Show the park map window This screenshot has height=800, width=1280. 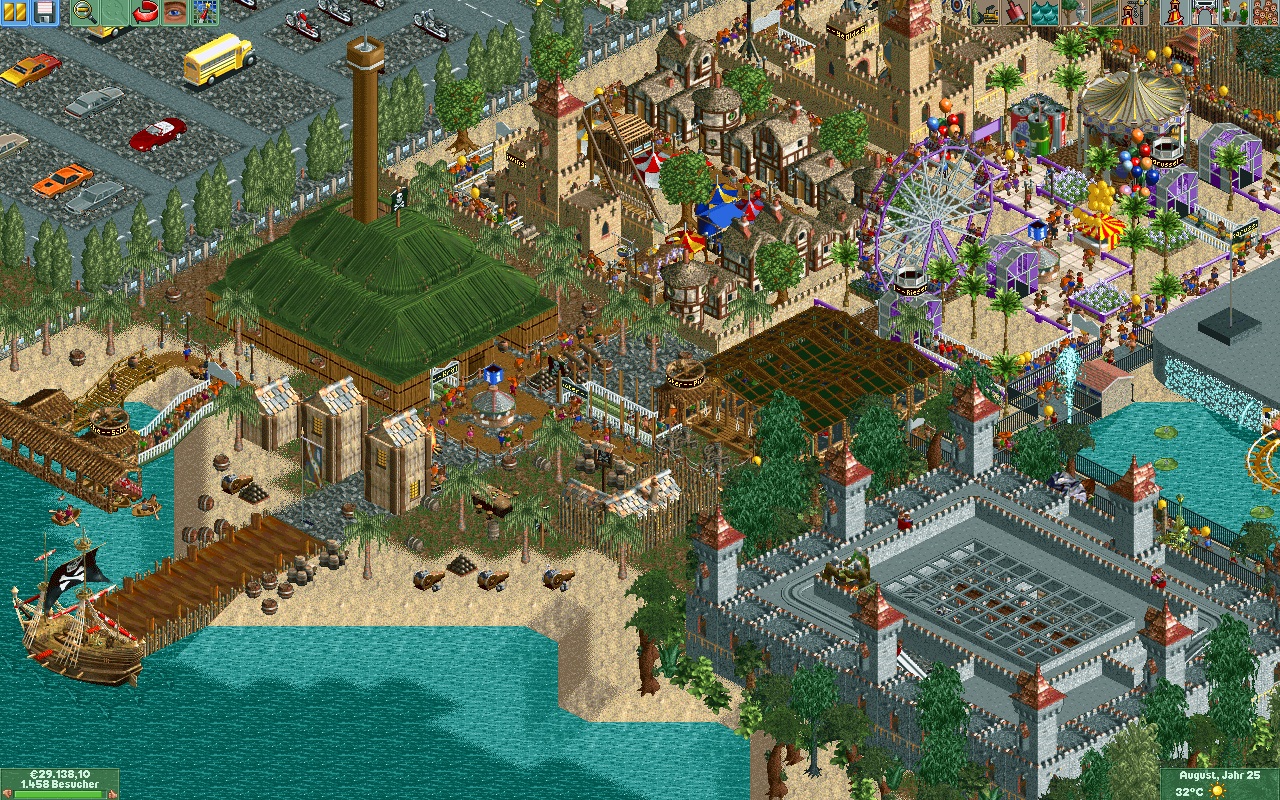click(204, 12)
